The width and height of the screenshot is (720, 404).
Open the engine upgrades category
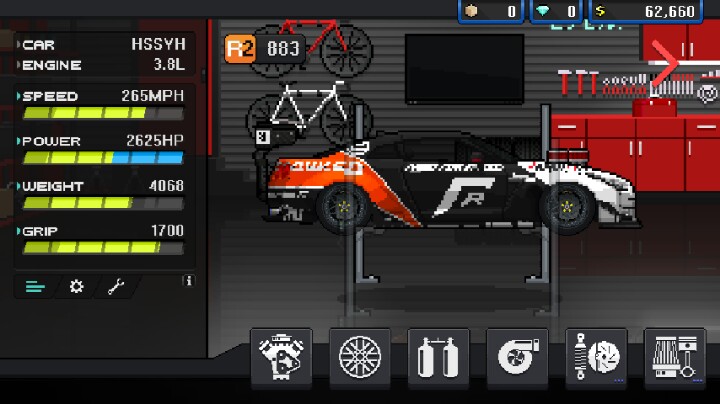pos(281,357)
